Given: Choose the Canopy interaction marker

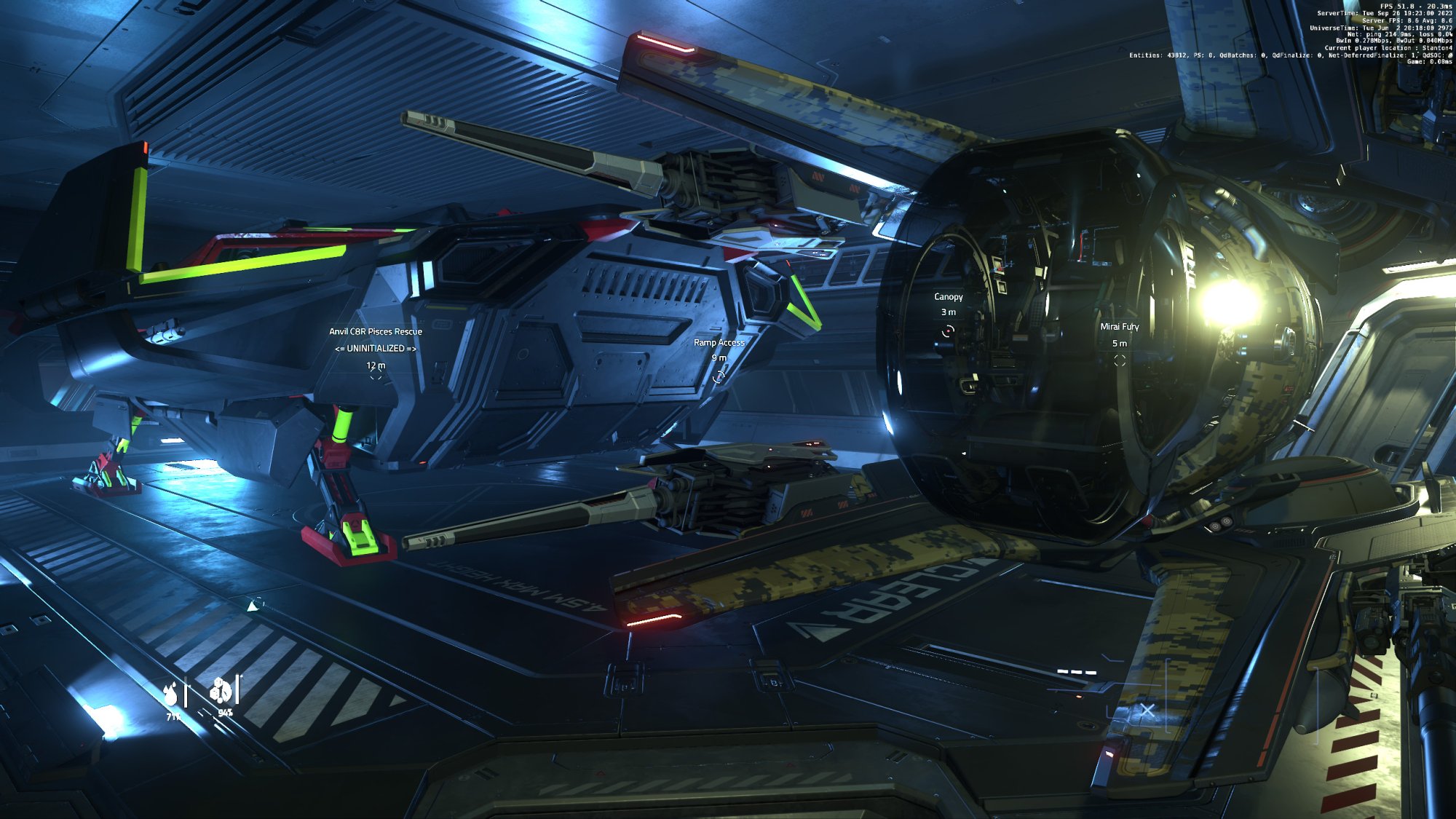Looking at the screenshot, I should pos(948,331).
